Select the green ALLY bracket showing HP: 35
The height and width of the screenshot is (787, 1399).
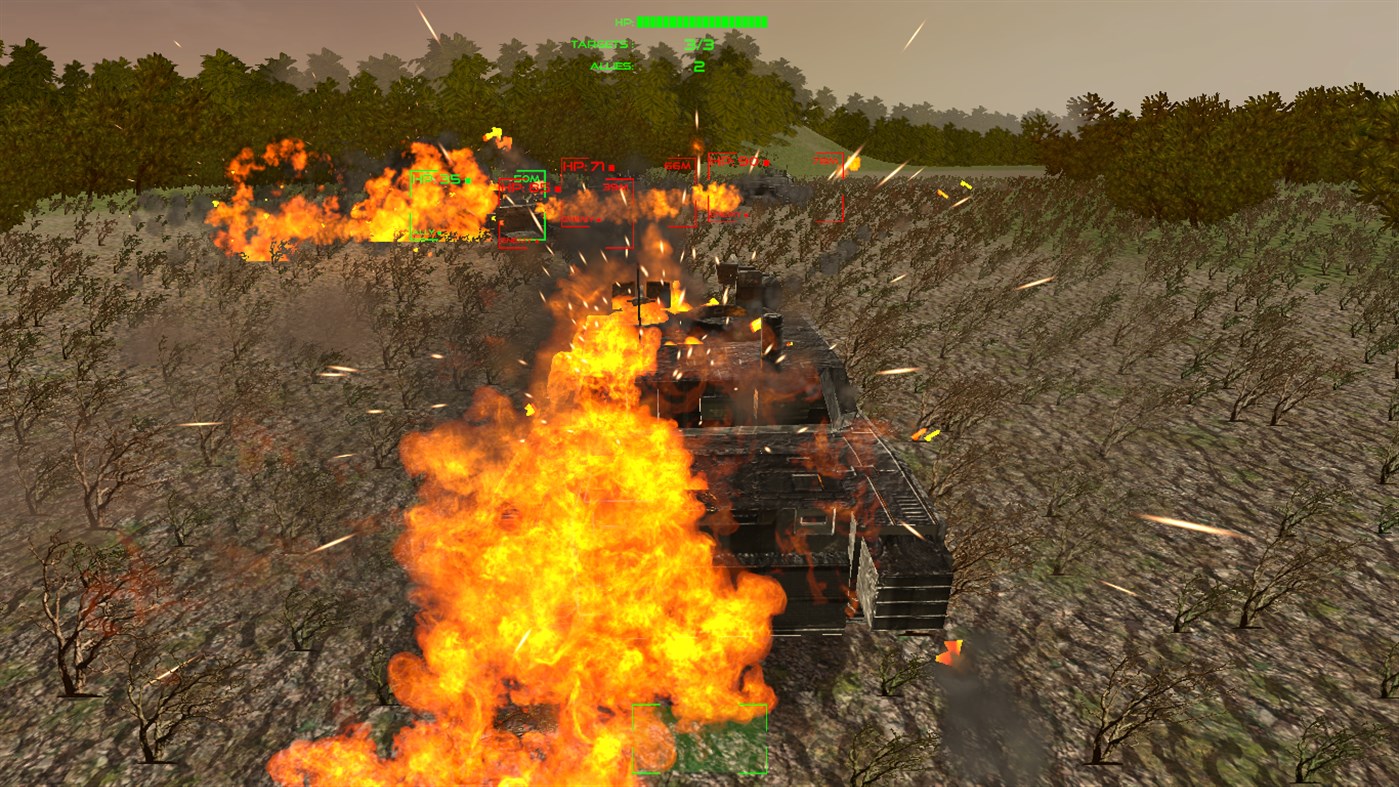pyautogui.click(x=436, y=180)
